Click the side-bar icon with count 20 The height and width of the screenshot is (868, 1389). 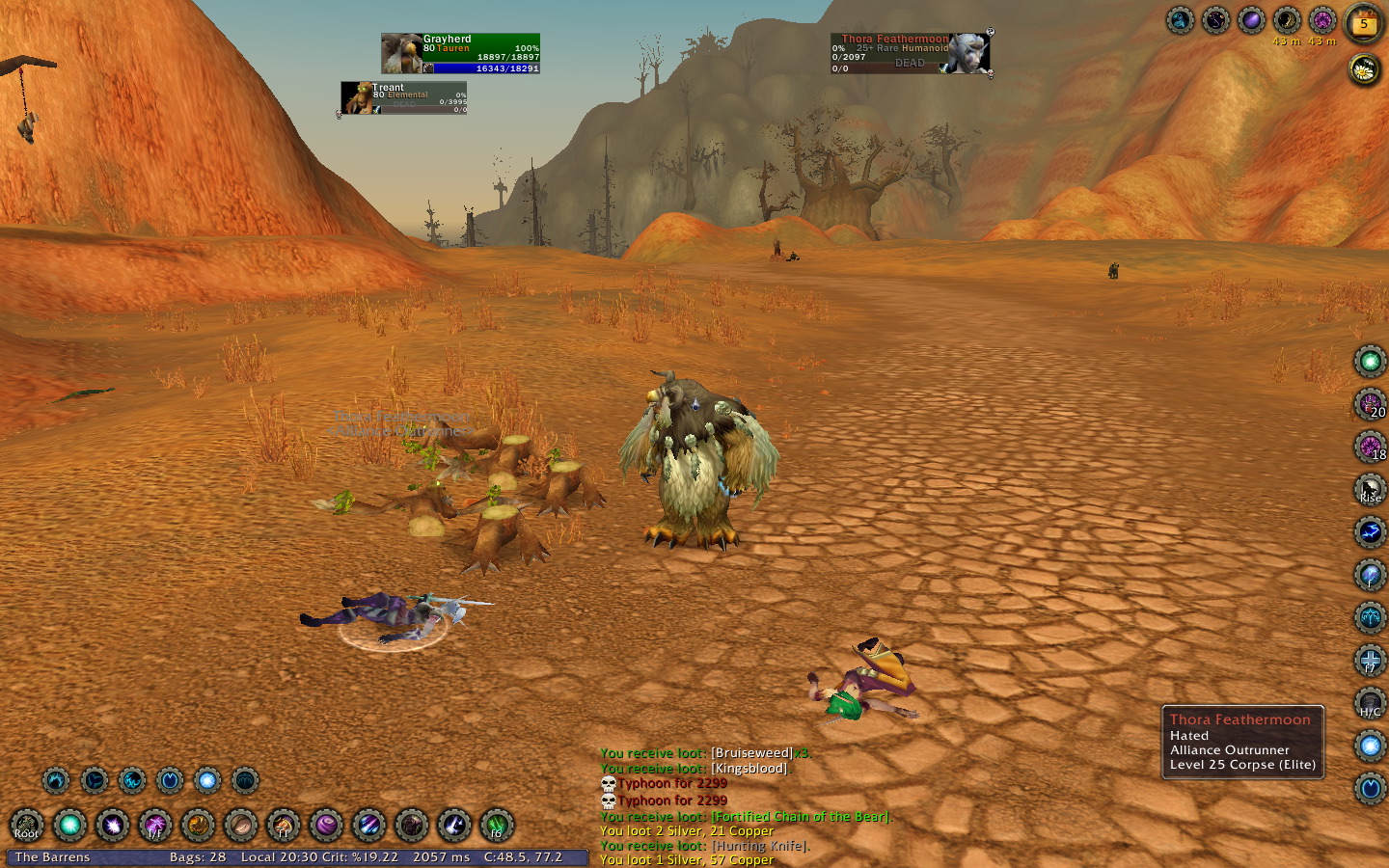[x=1370, y=405]
